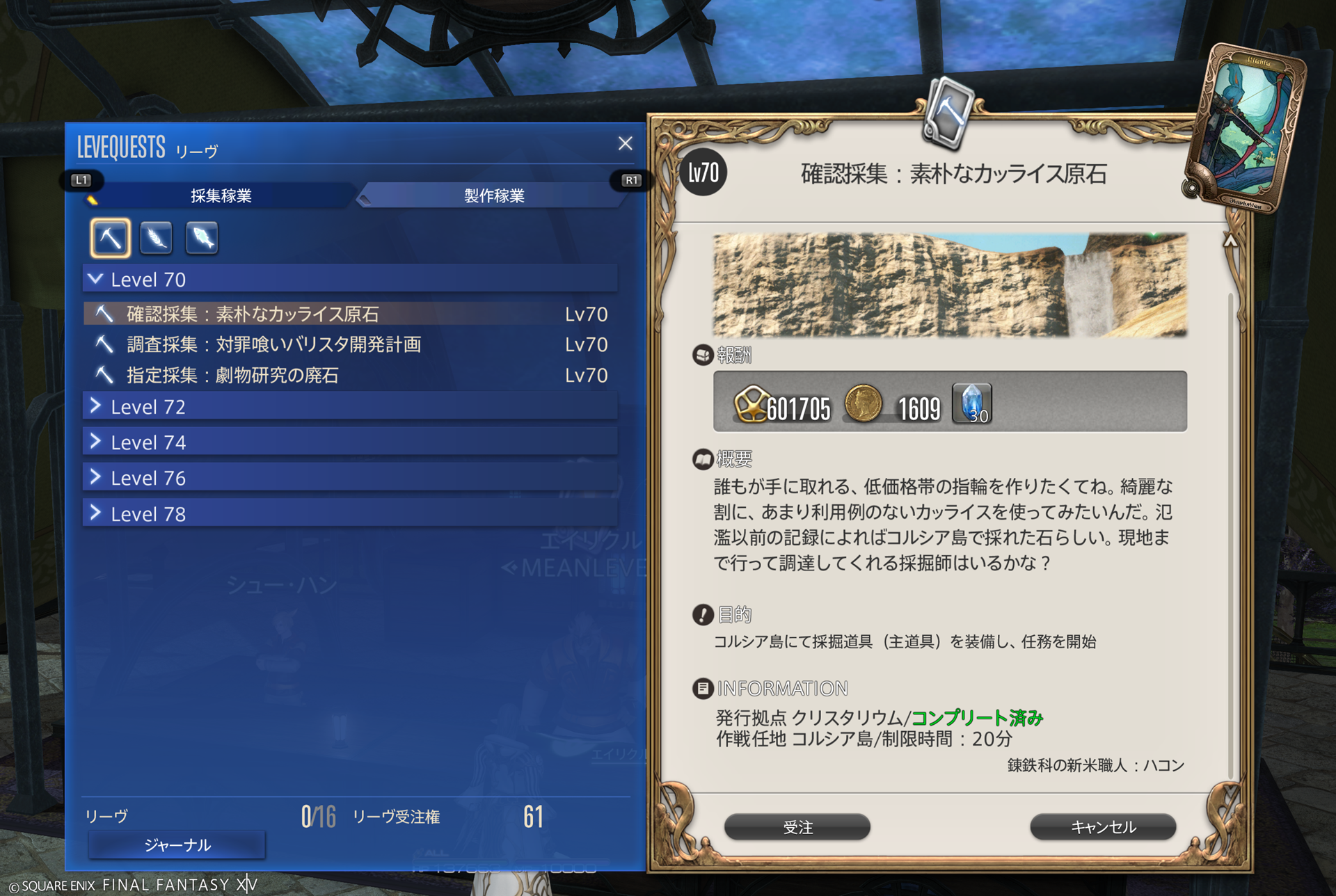The image size is (1336, 896).
Task: Open the ジャーナル journal
Action: [176, 845]
